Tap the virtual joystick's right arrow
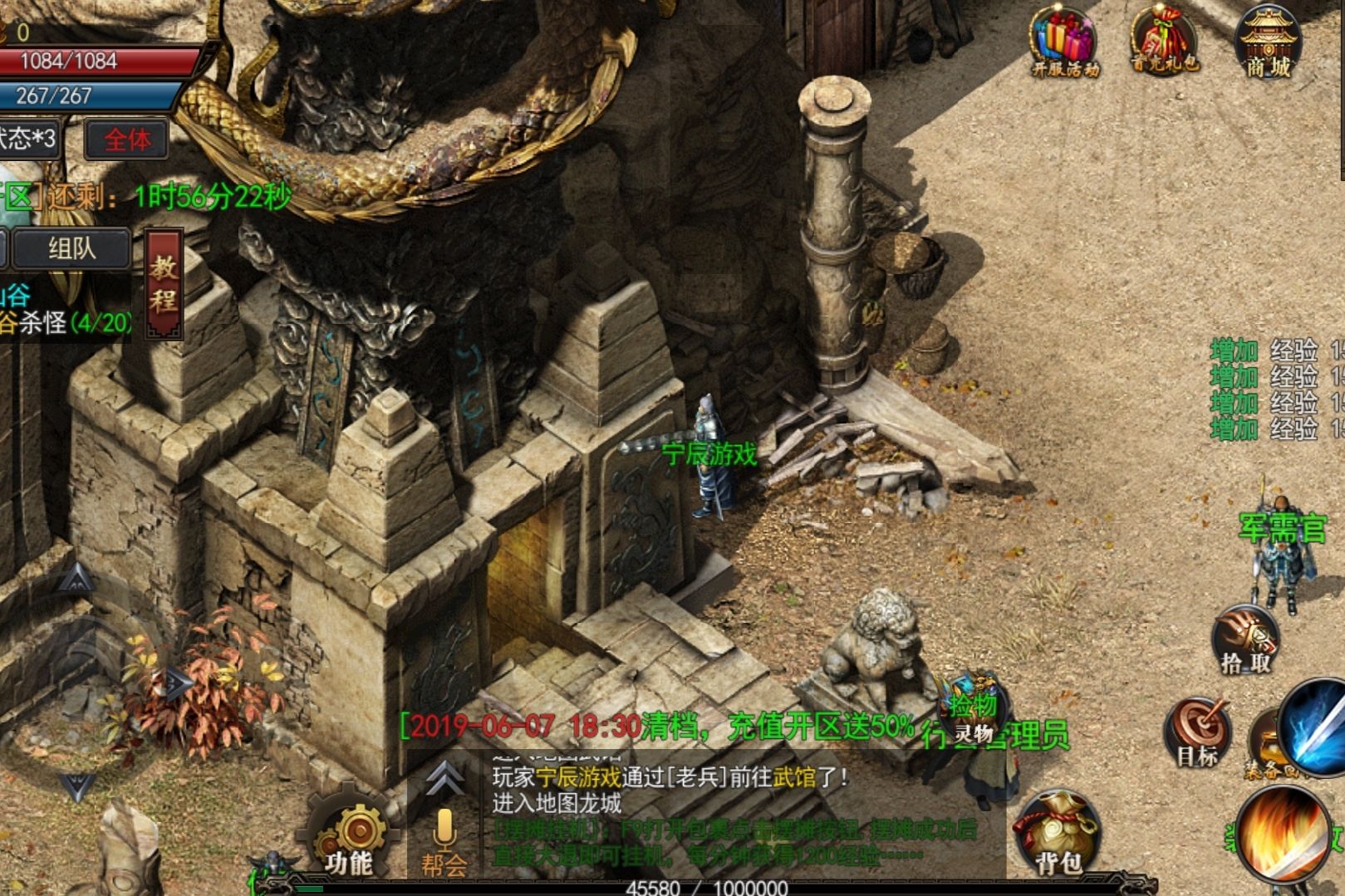This screenshot has height=896, width=1345. 178,683
